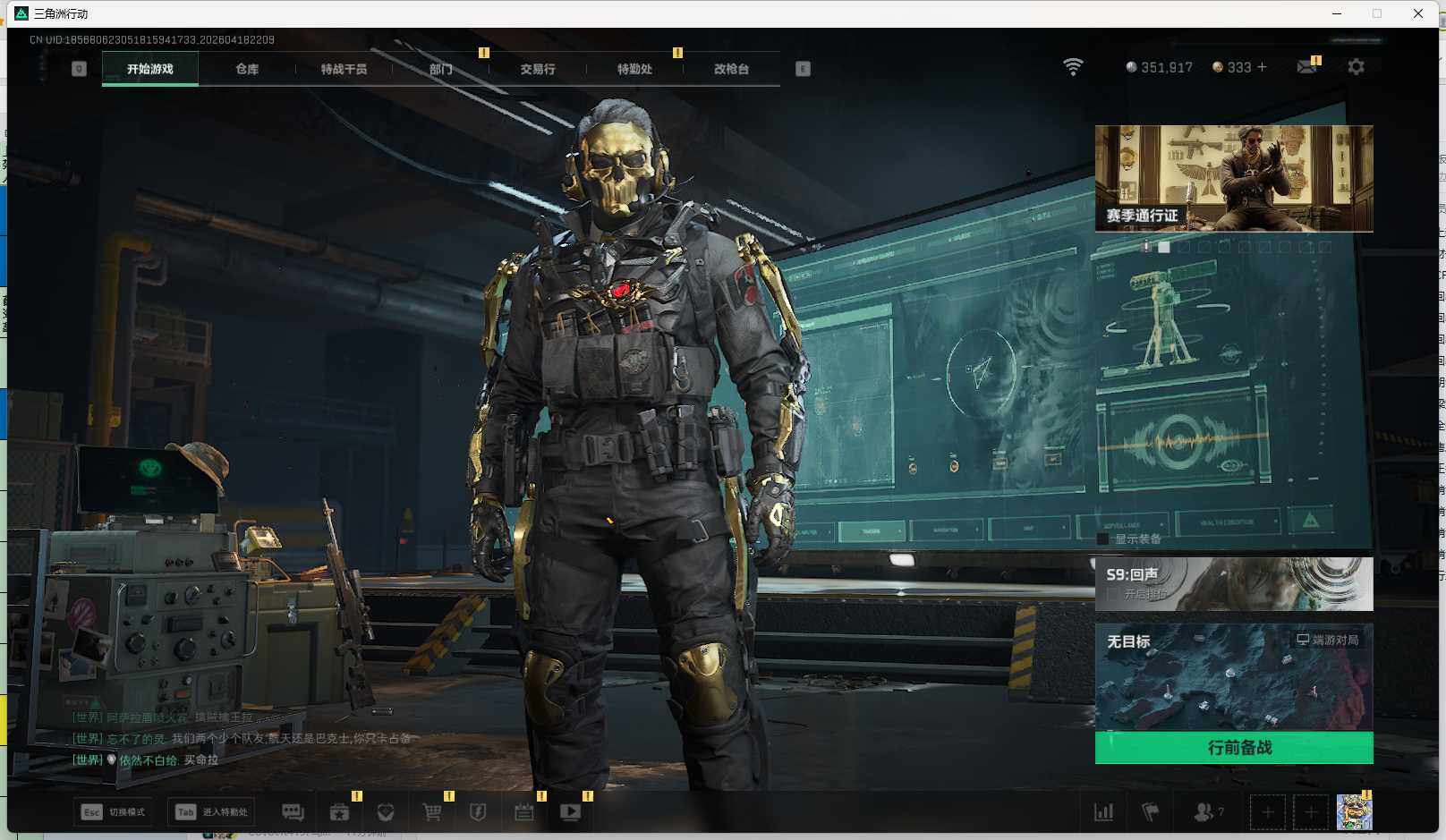Click the player avatar portrait
The image size is (1446, 840).
[x=1354, y=812]
